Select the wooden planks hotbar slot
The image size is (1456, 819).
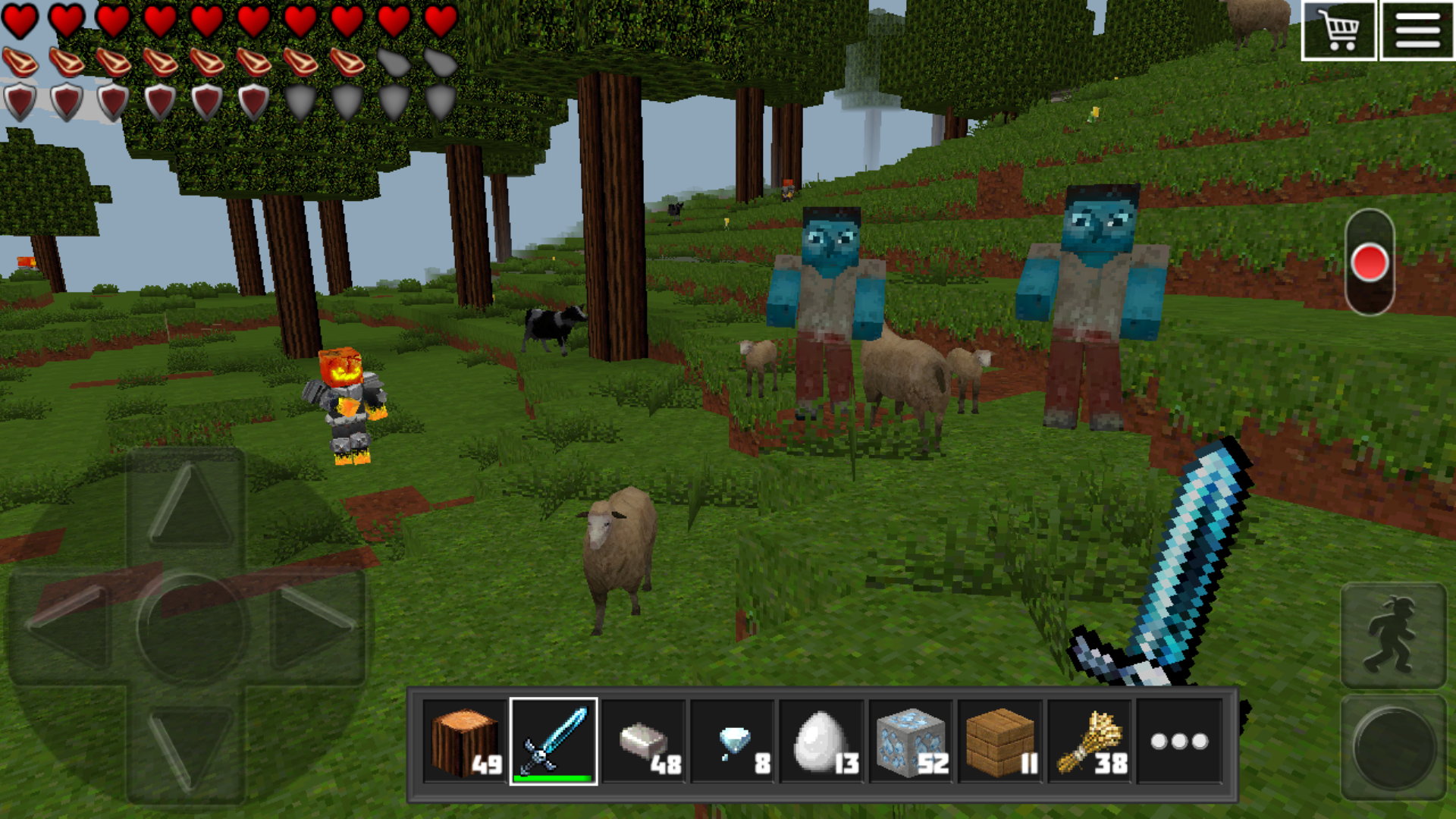(x=999, y=739)
